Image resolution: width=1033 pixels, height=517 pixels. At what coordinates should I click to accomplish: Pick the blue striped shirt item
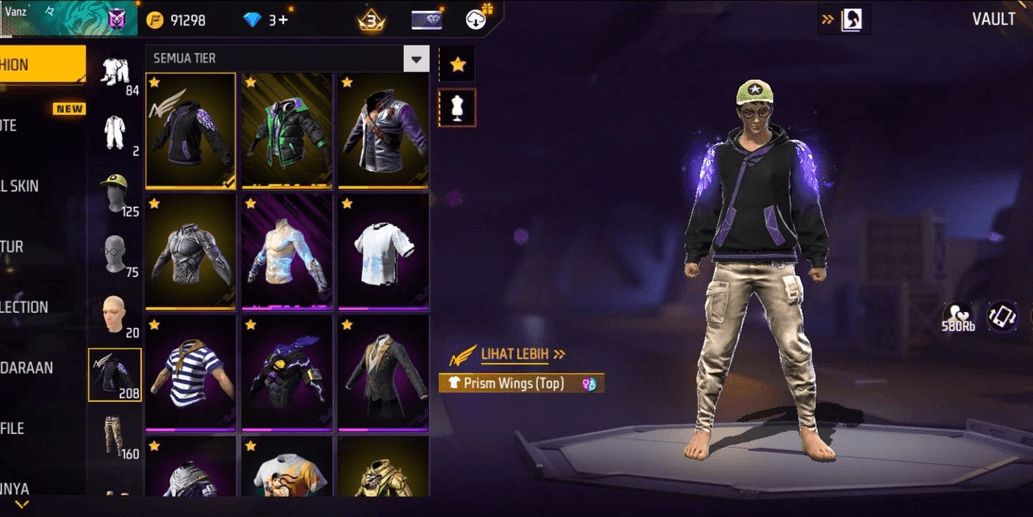point(191,372)
